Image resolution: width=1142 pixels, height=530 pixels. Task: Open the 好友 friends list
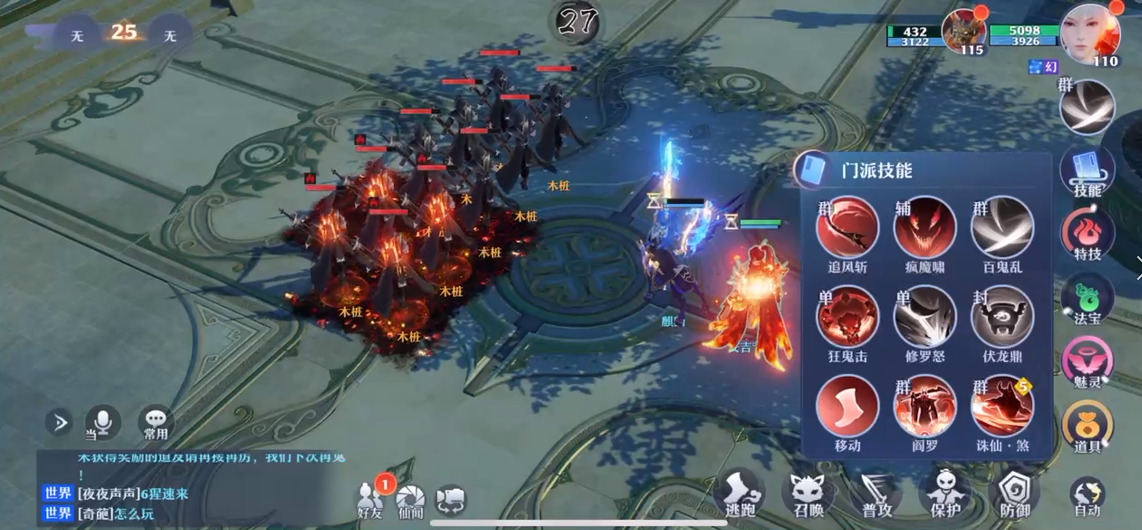tap(371, 498)
